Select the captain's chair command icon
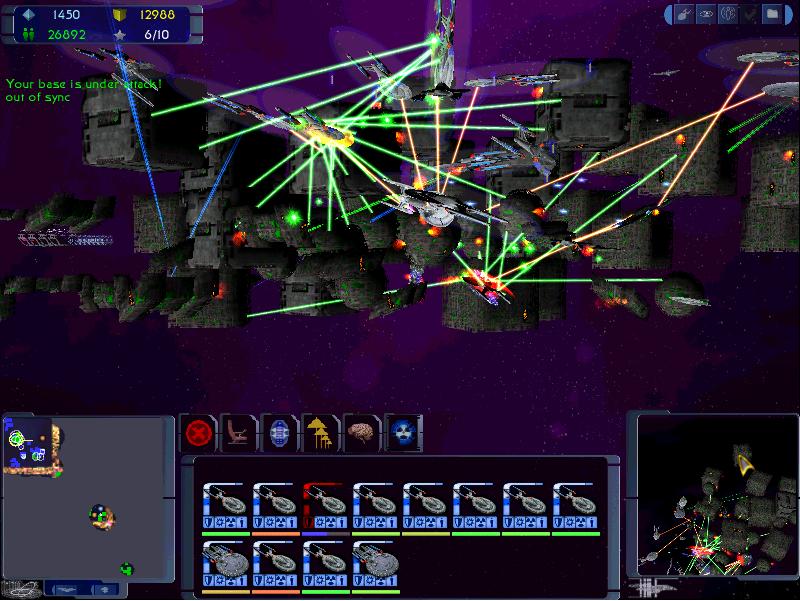This screenshot has width=800, height=601. (239, 433)
